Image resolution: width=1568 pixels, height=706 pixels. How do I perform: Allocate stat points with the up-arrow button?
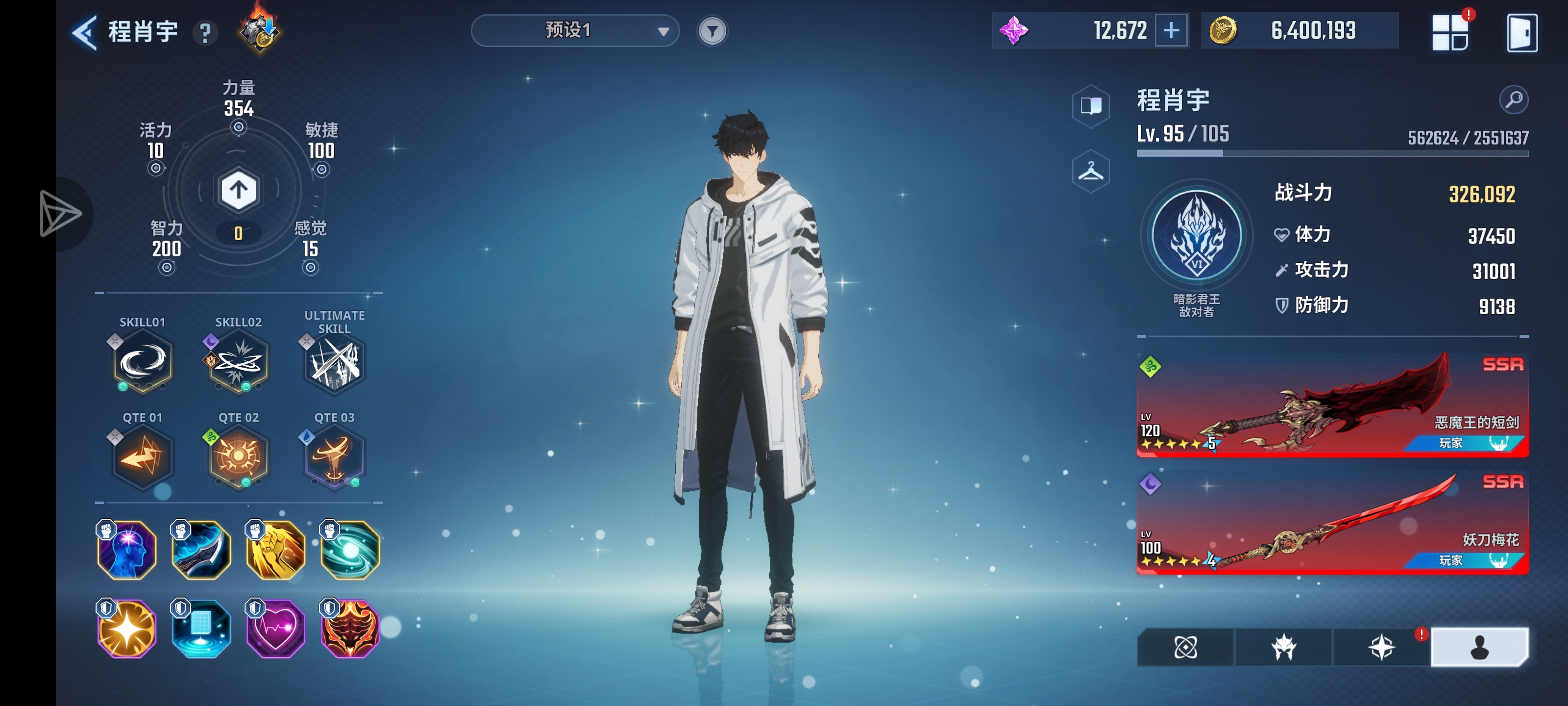point(238,190)
